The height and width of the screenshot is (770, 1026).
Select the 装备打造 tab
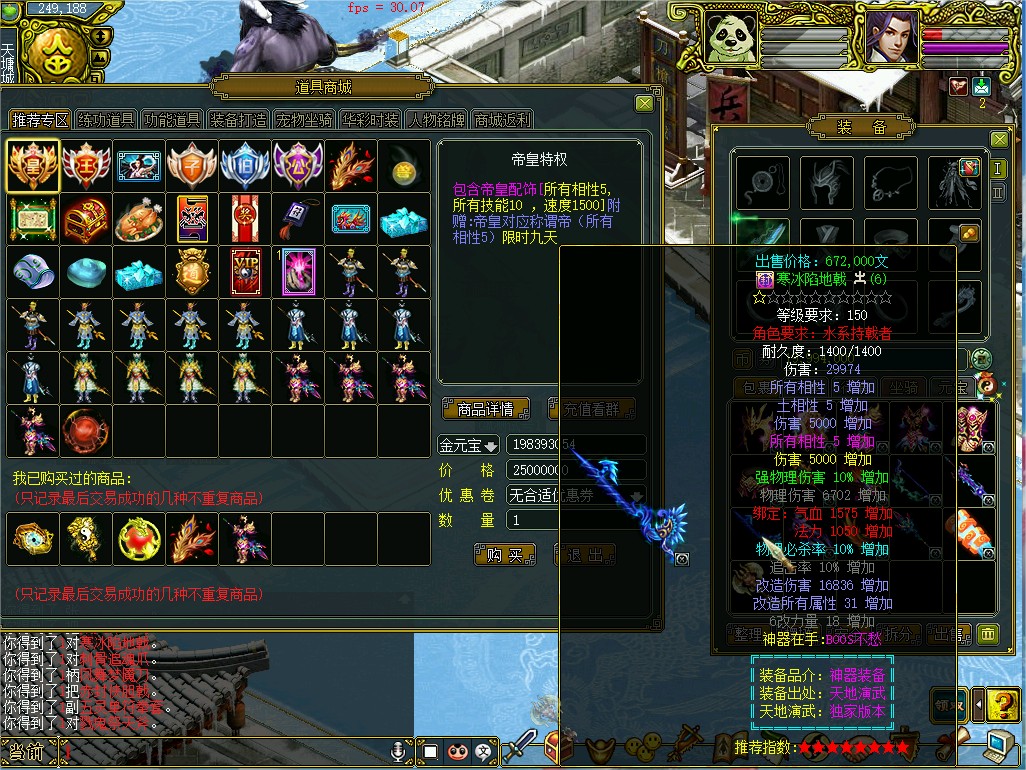tap(238, 120)
